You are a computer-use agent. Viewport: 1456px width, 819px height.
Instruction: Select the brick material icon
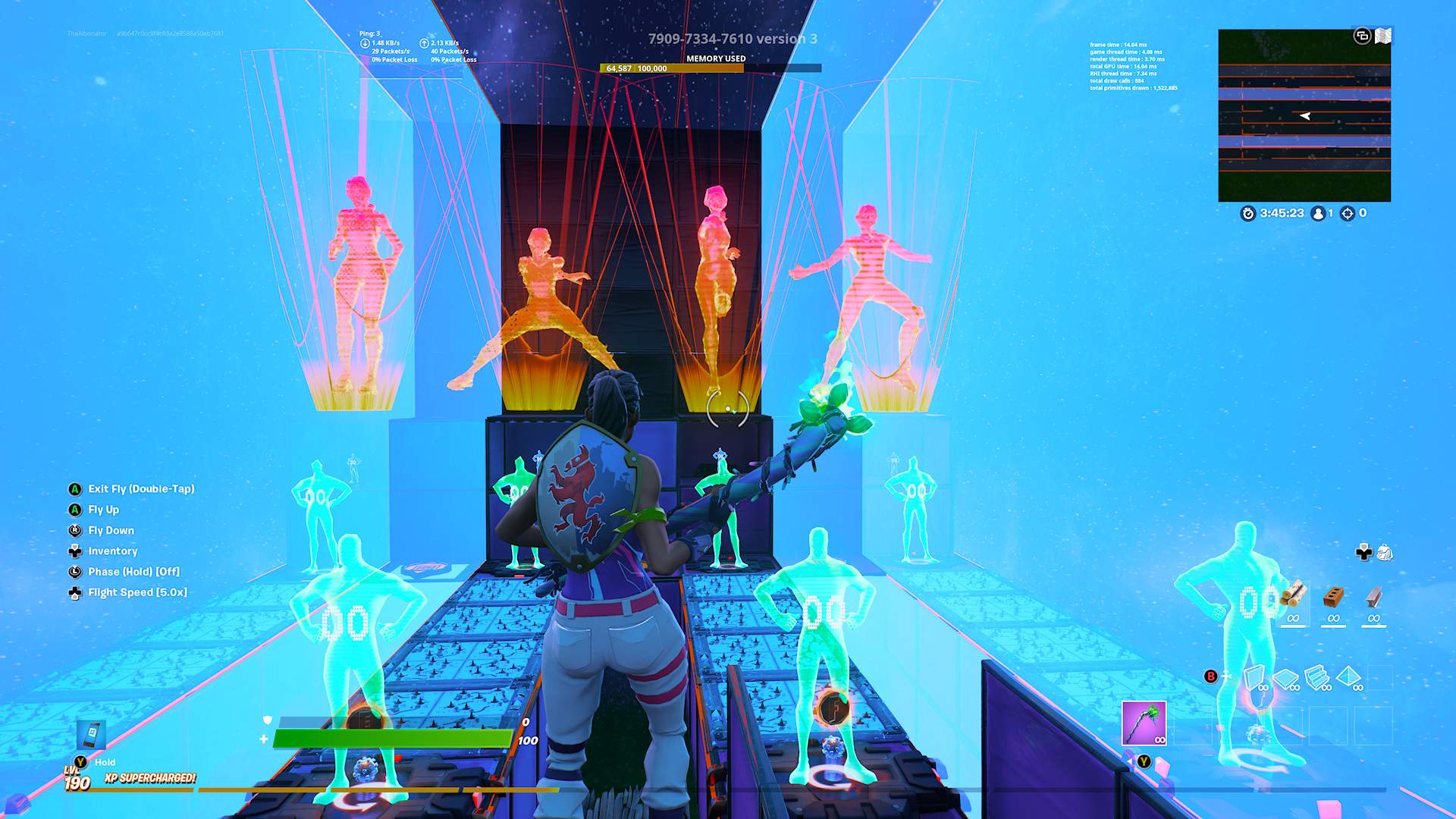[x=1333, y=596]
